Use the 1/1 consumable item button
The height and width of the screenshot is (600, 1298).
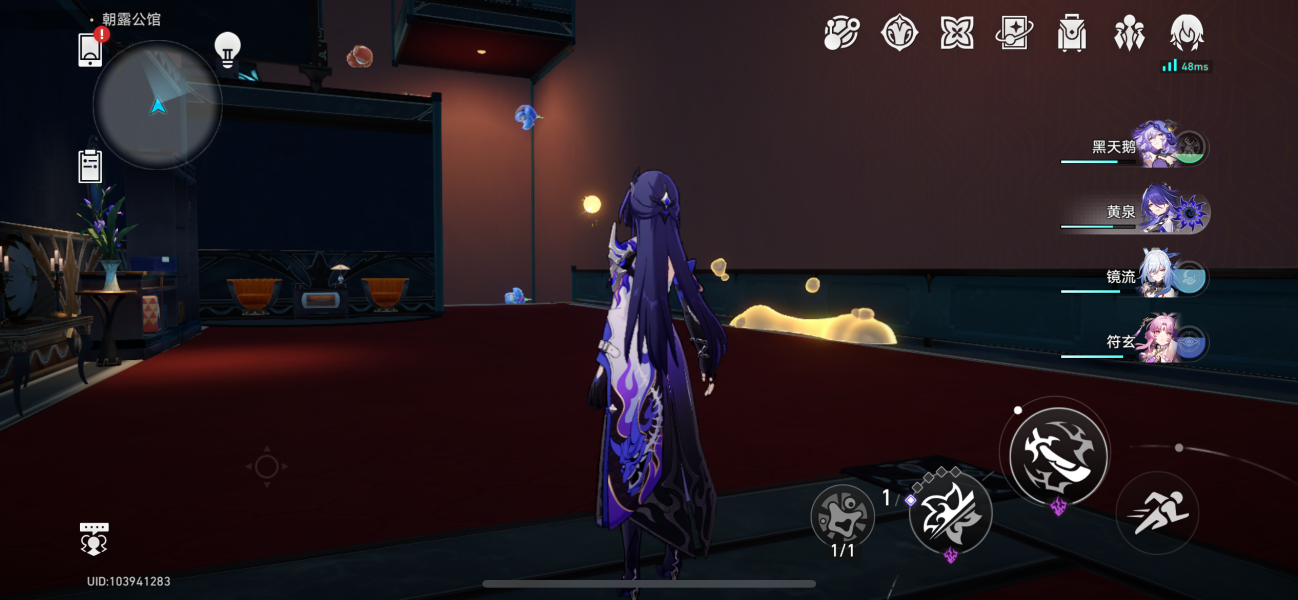point(842,517)
